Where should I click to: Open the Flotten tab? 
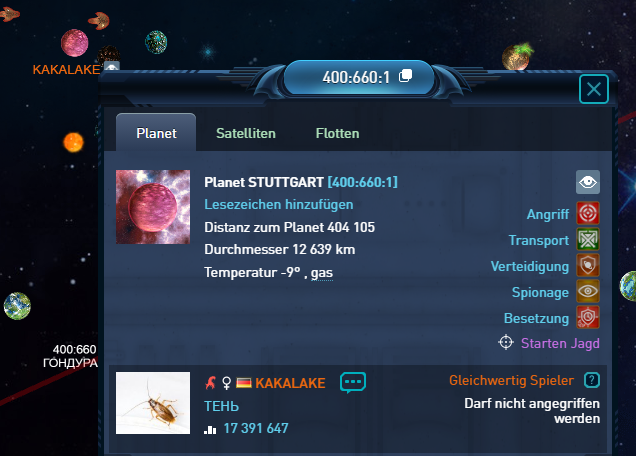tap(337, 133)
